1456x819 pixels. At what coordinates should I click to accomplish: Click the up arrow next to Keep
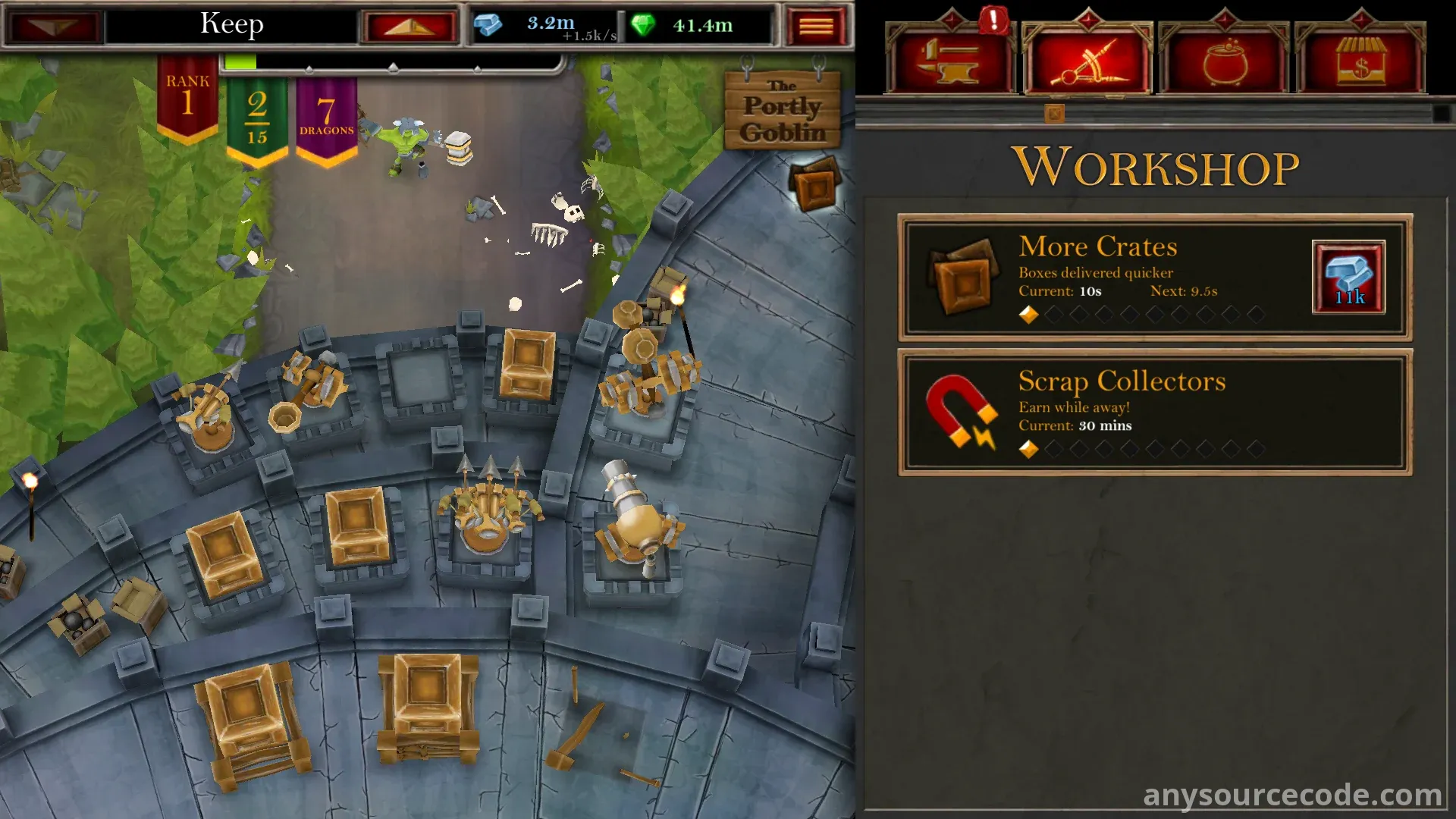point(409,27)
